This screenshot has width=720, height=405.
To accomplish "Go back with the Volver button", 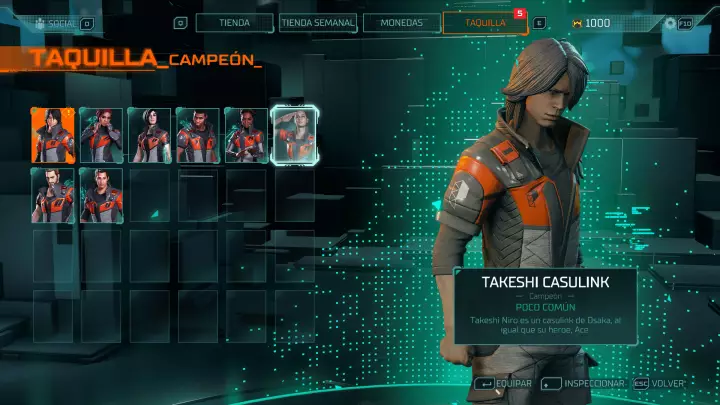I will [x=664, y=383].
